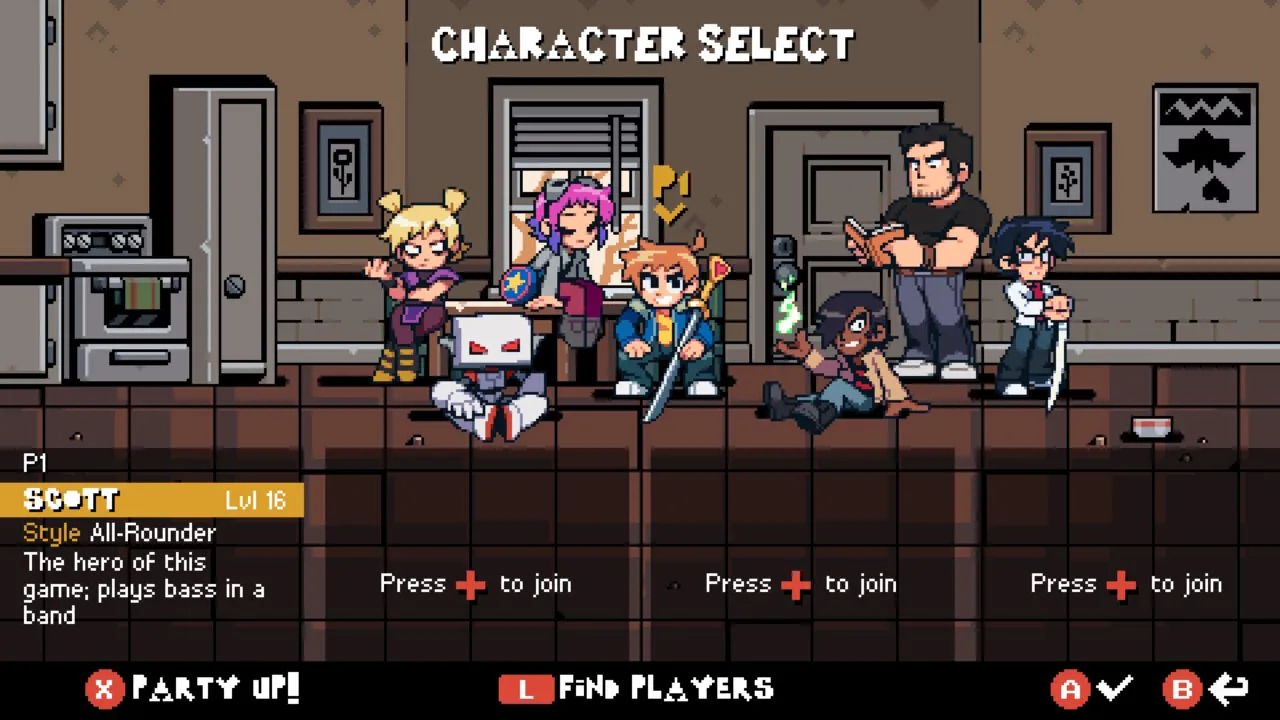Click the red A button confirm icon
Viewport: 1280px width, 720px height.
pyautogui.click(x=1071, y=688)
